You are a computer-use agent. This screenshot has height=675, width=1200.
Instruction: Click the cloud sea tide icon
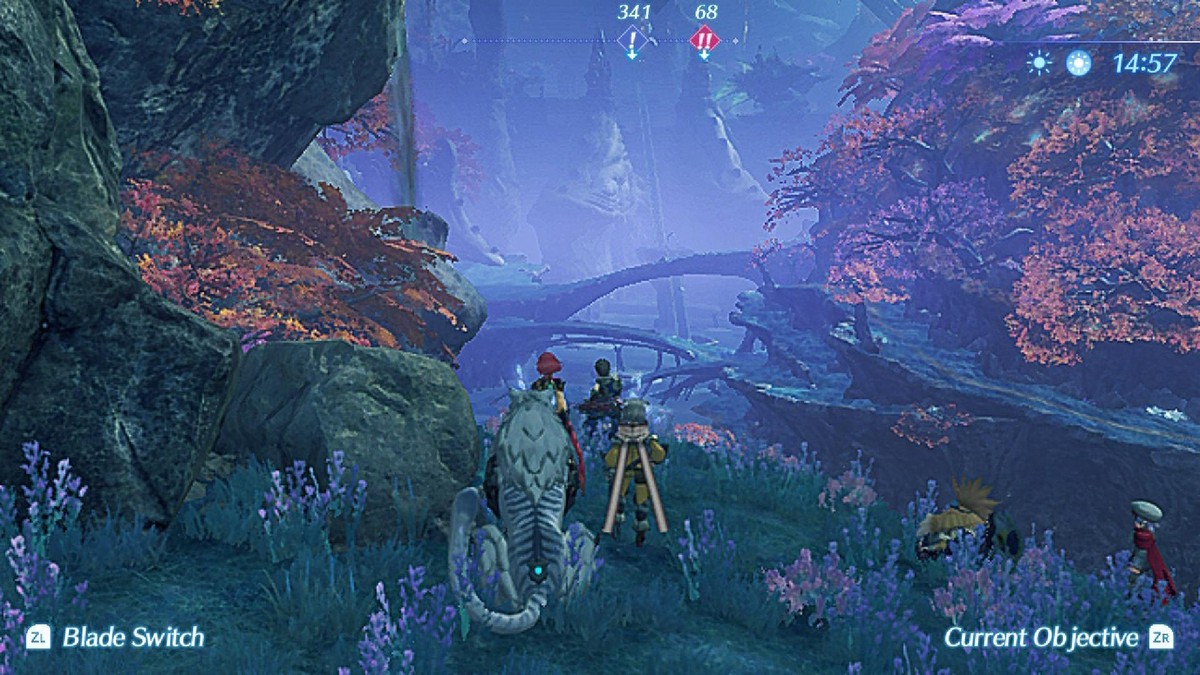(x=1078, y=64)
